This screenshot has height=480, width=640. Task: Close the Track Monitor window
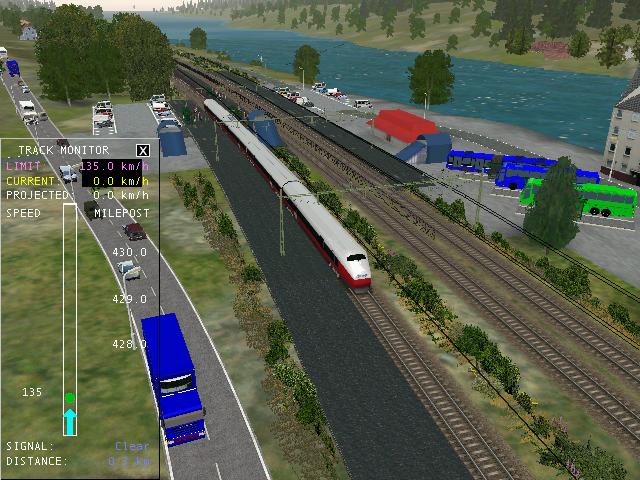(143, 150)
